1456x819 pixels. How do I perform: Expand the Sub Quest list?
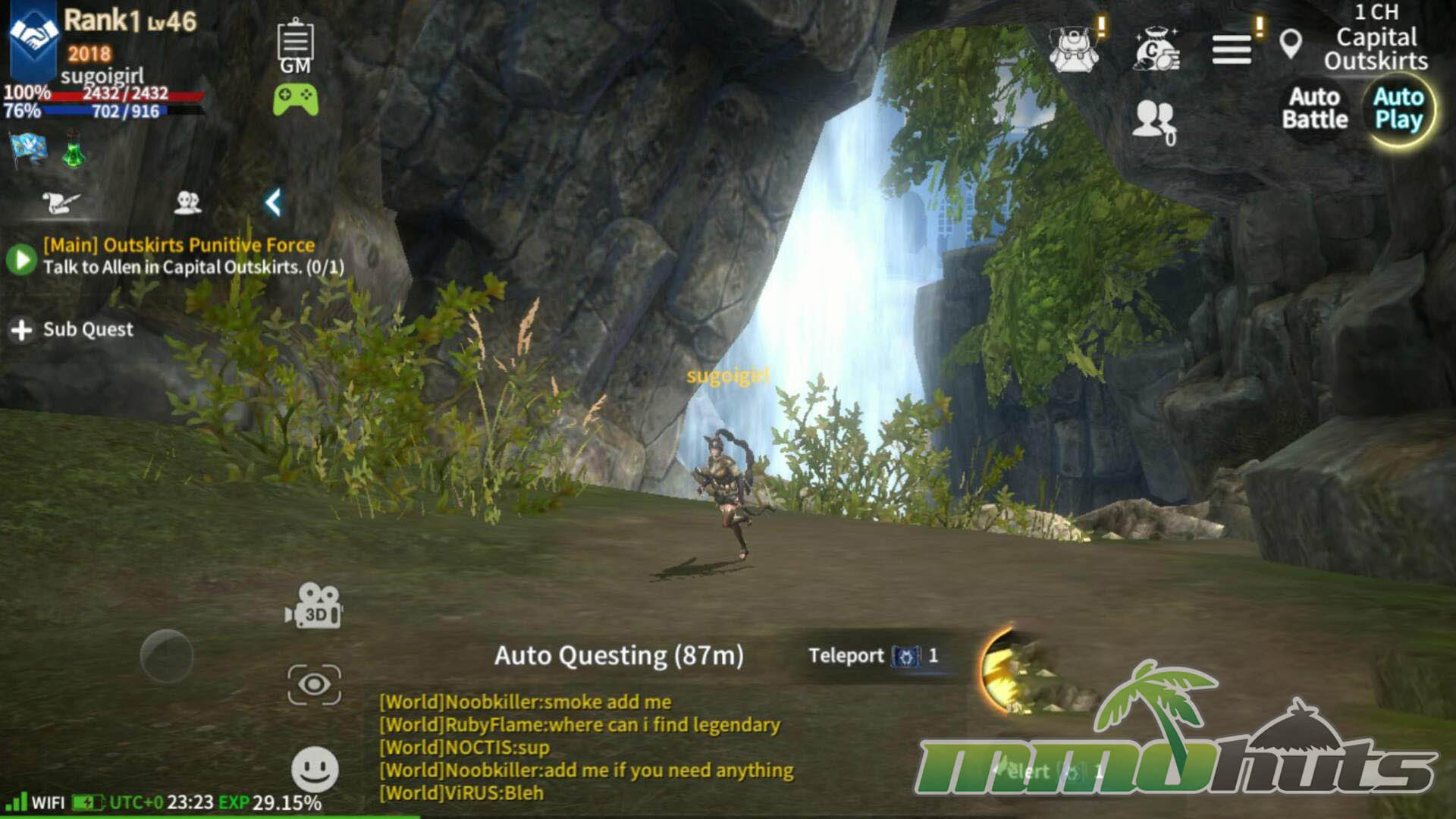tap(72, 330)
